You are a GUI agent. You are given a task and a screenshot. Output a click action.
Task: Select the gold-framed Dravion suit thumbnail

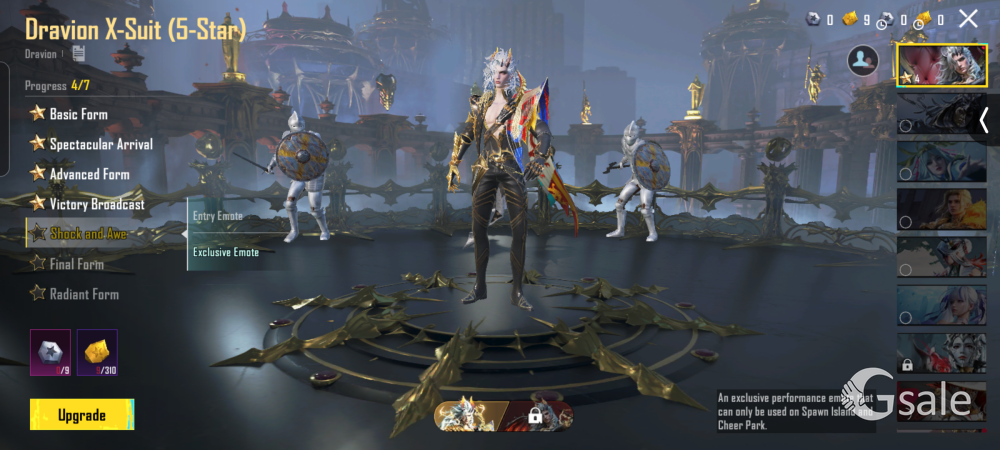click(941, 66)
